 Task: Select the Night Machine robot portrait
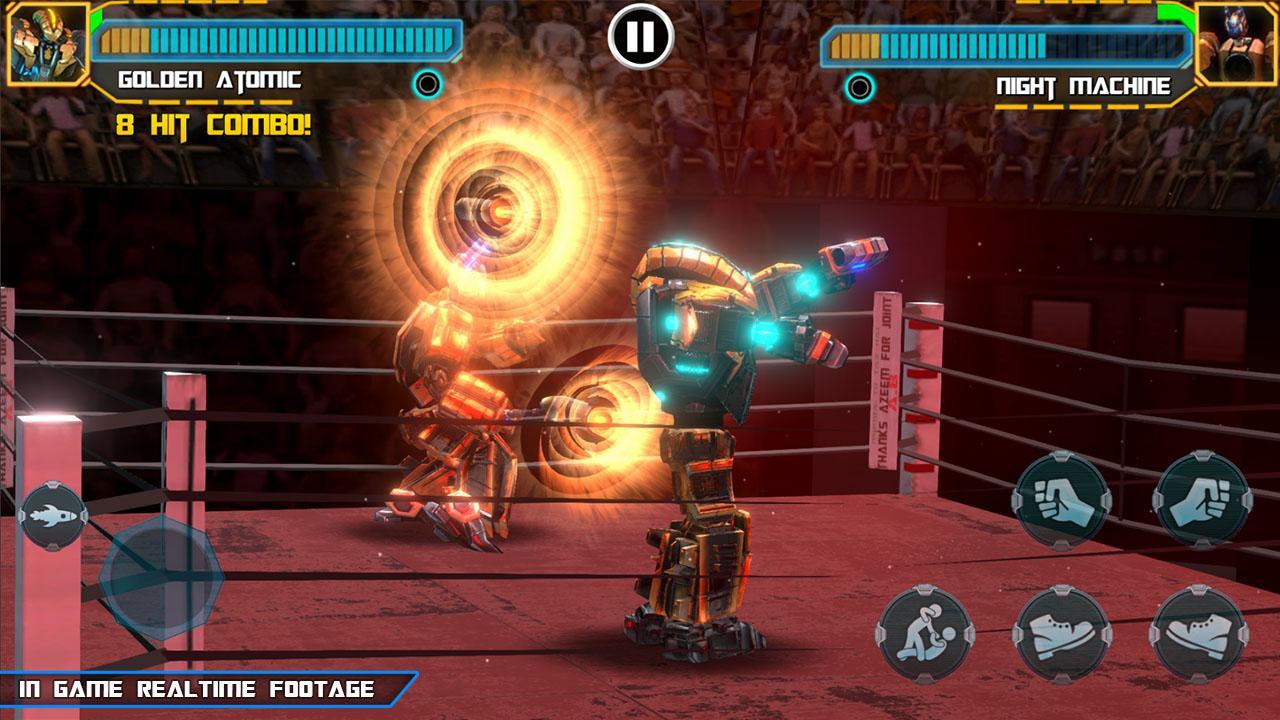point(1238,42)
